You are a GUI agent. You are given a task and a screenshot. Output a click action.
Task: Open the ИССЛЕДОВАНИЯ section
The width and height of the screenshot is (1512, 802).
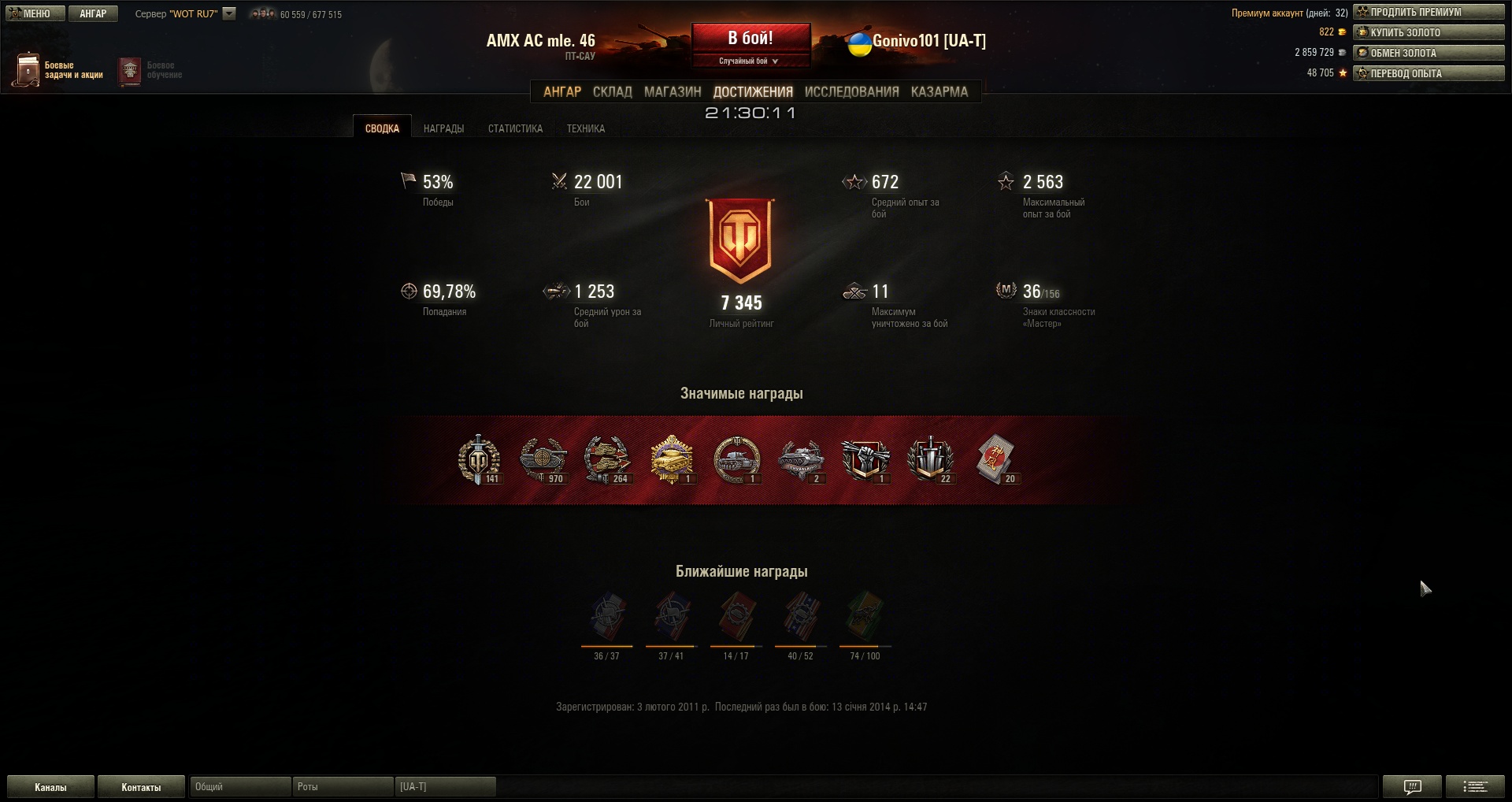point(851,91)
